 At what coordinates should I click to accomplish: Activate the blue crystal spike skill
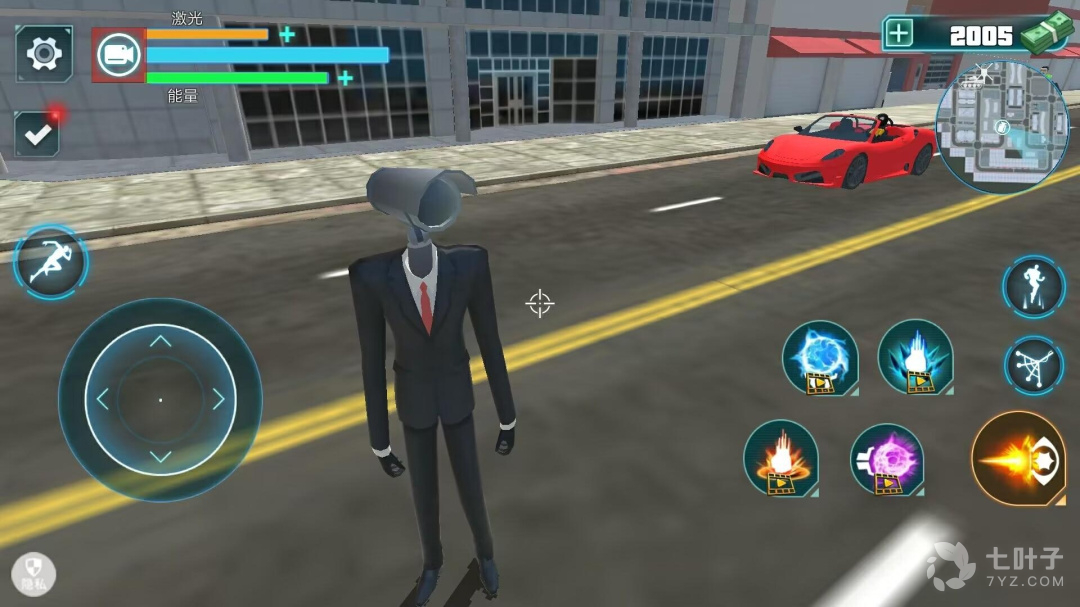coord(915,357)
